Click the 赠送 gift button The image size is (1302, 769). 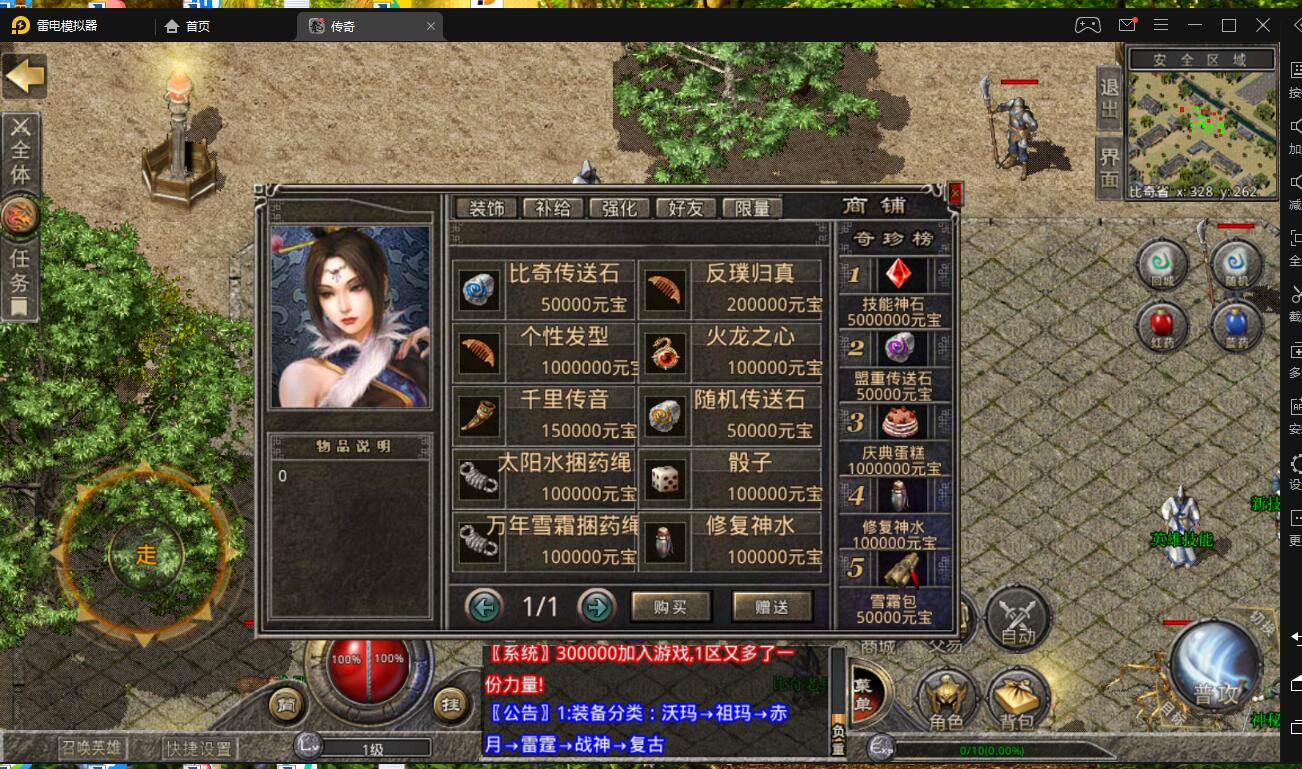[x=772, y=606]
